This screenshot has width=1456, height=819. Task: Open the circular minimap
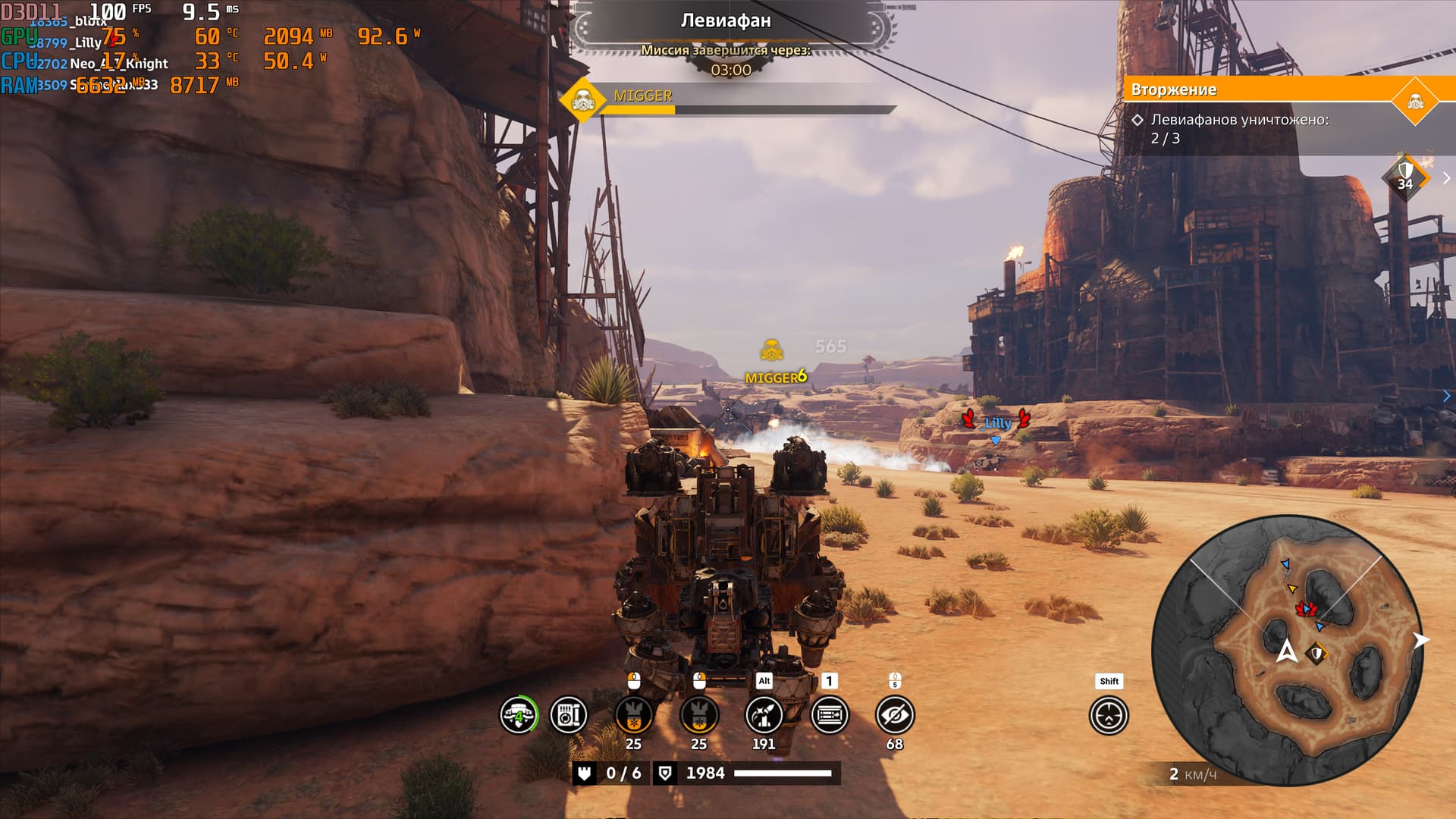[1287, 650]
